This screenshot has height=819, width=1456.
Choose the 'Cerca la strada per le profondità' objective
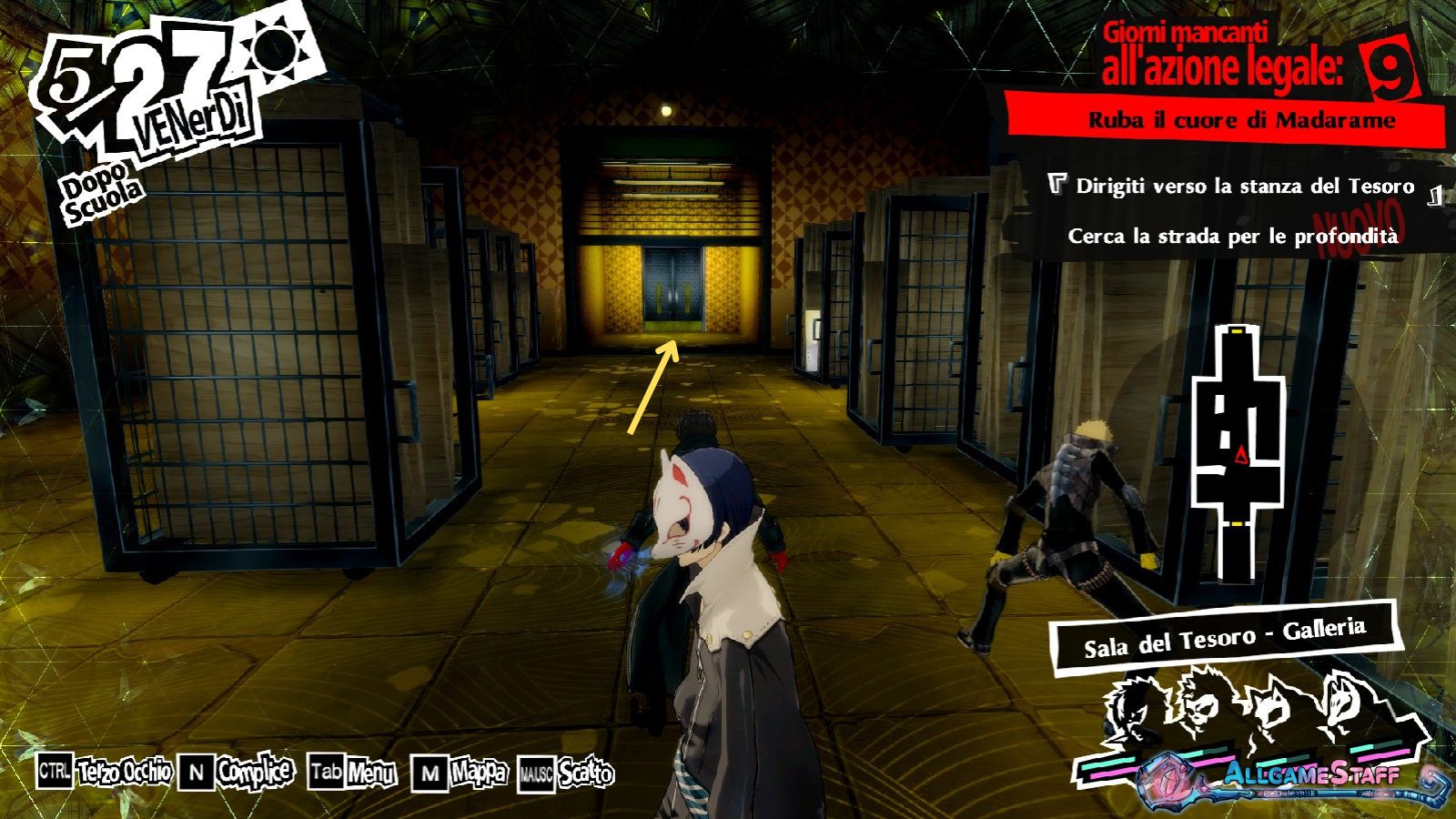pyautogui.click(x=1232, y=237)
